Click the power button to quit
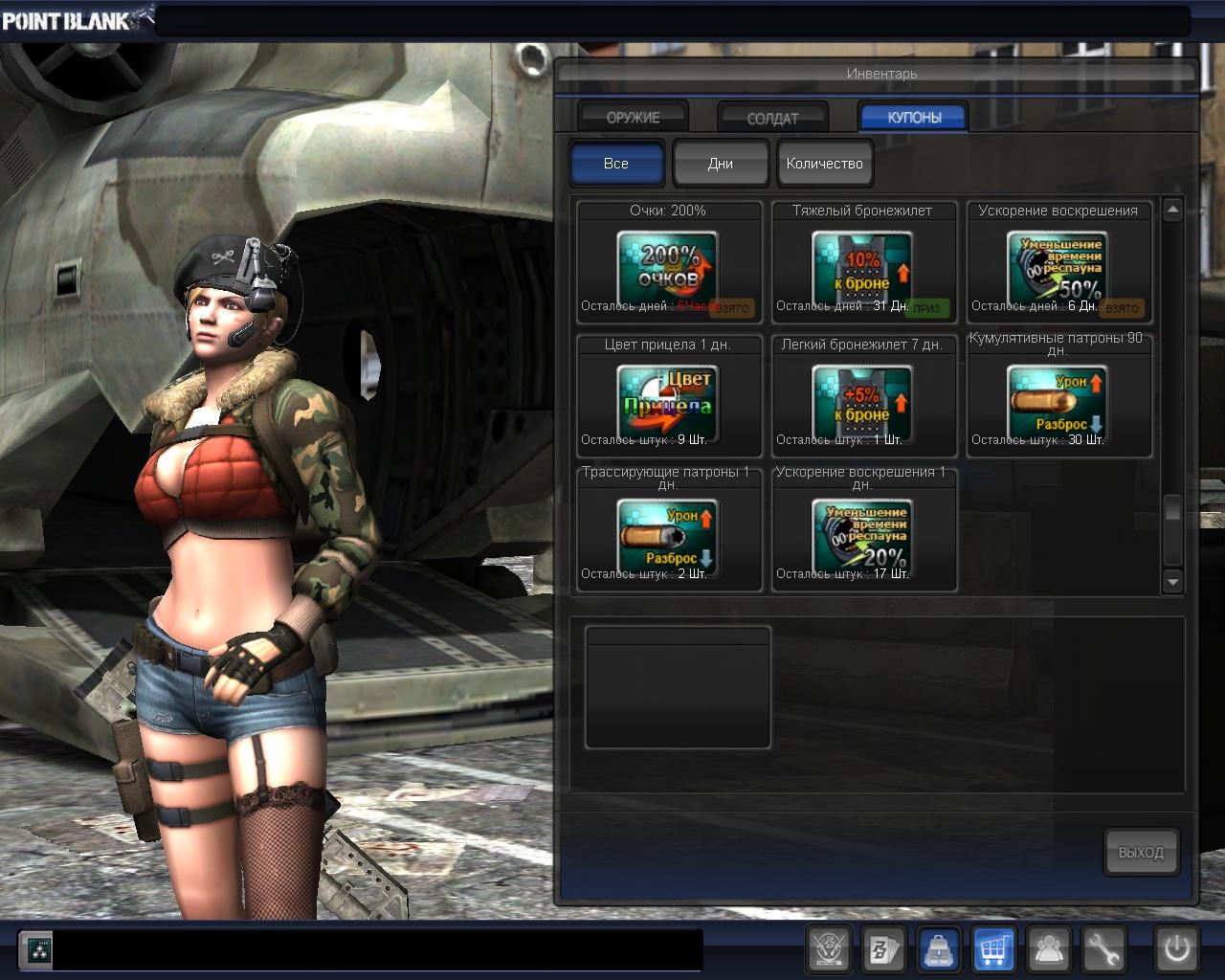Viewport: 1225px width, 980px height. 1176,949
